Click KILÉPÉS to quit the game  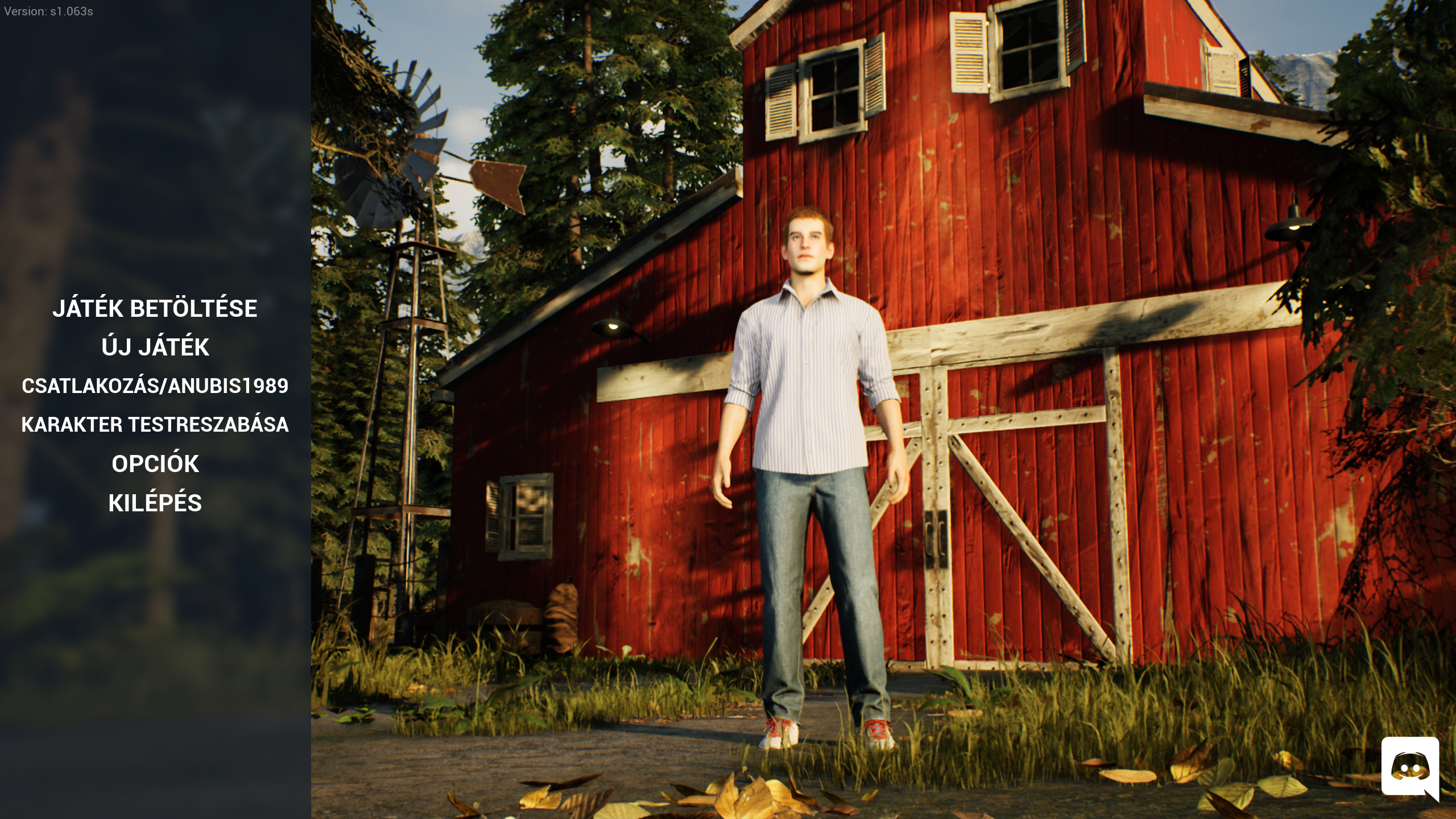point(155,503)
